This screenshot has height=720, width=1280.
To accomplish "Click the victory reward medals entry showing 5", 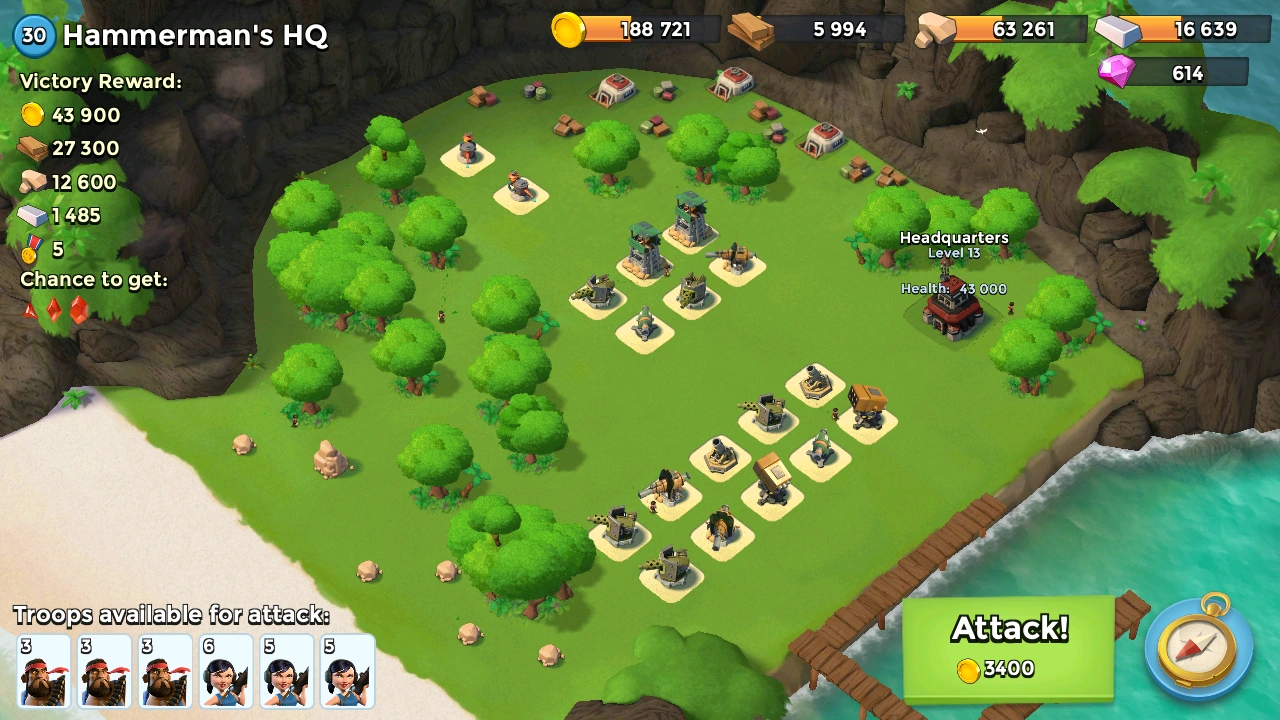I will tap(35, 249).
